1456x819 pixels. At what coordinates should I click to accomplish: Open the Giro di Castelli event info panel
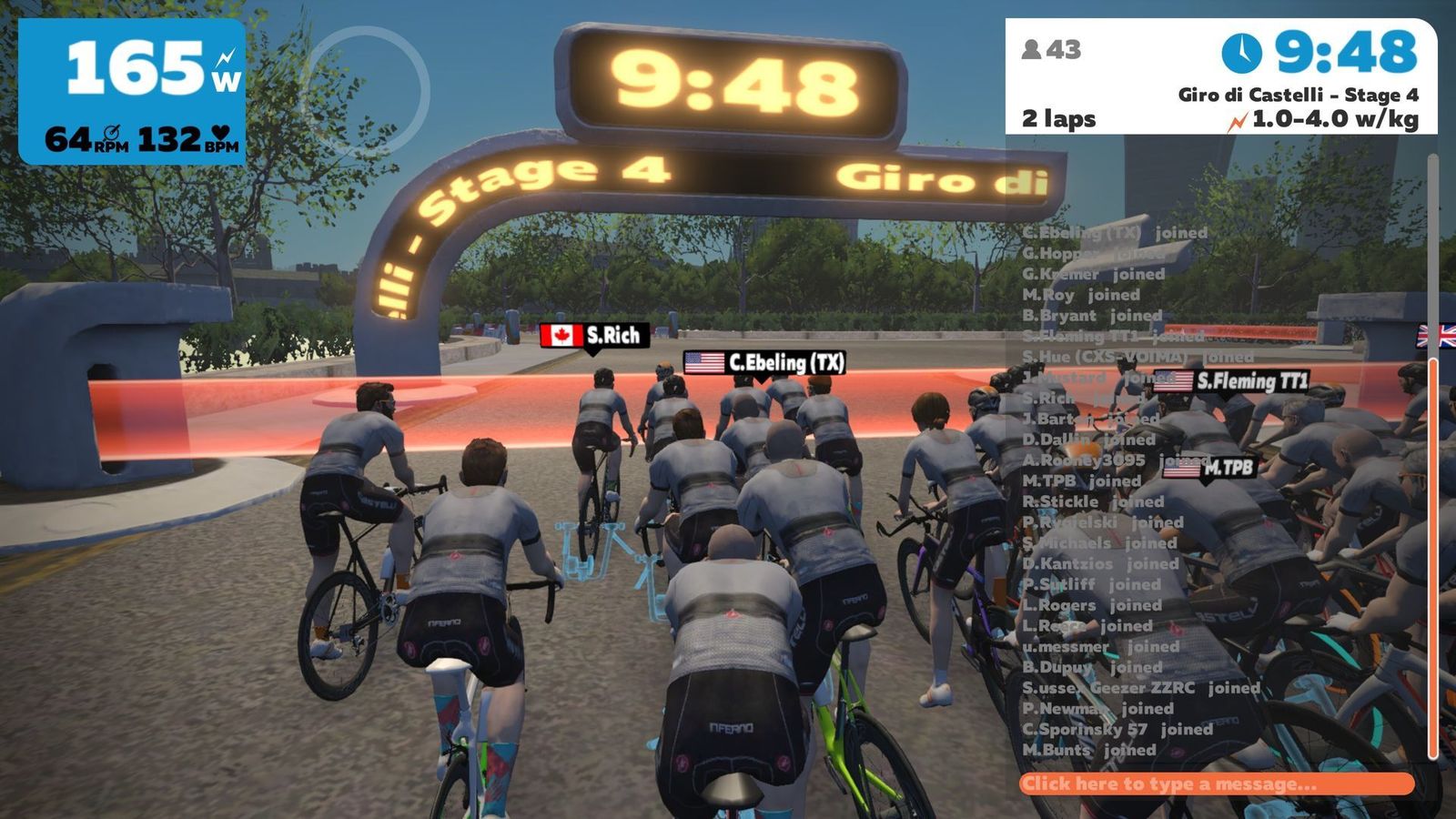pos(1220,77)
